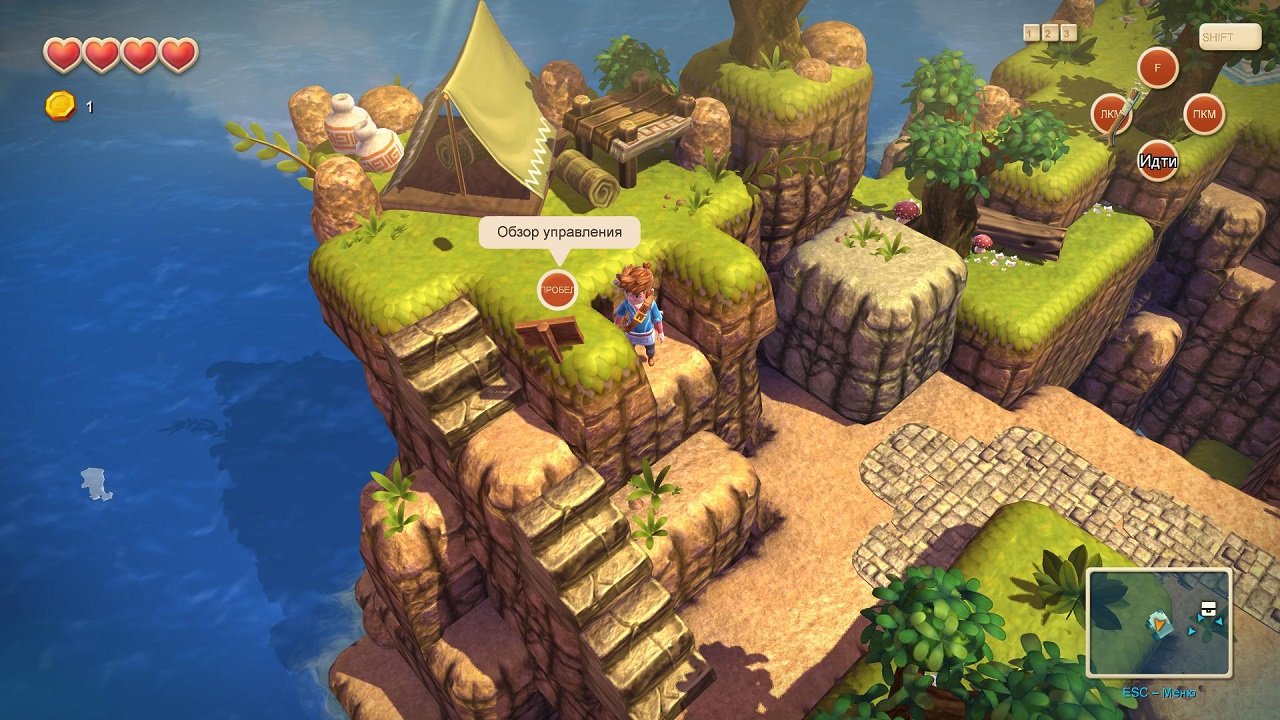Open the treasure chest icon on the minimap
The image size is (1280, 720).
click(x=1208, y=607)
